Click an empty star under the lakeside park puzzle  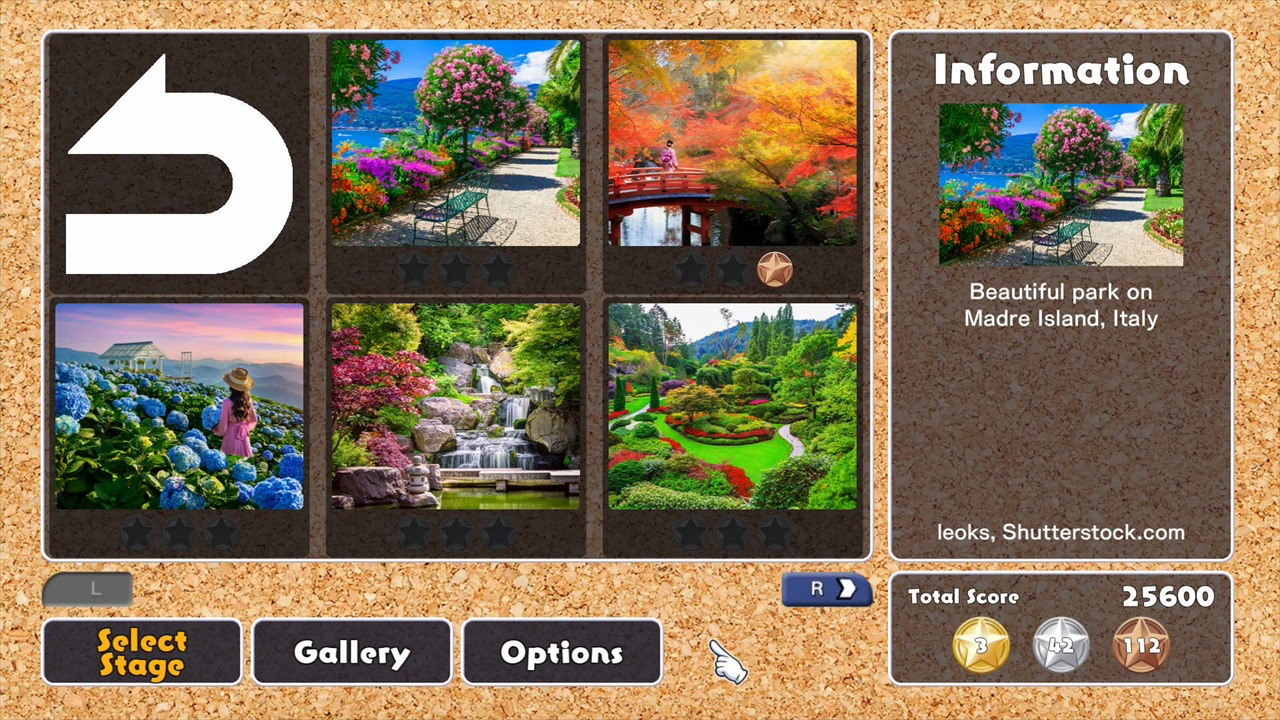pyautogui.click(x=415, y=268)
